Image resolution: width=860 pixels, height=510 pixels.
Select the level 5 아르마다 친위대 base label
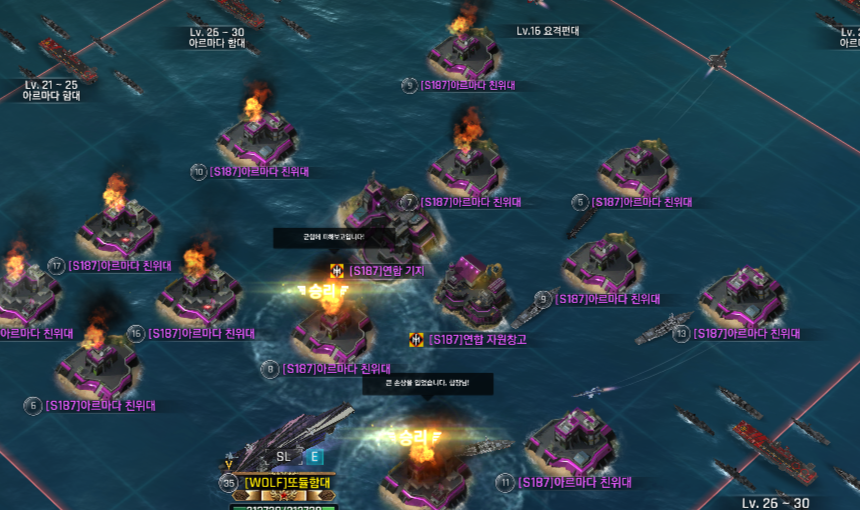pos(642,202)
